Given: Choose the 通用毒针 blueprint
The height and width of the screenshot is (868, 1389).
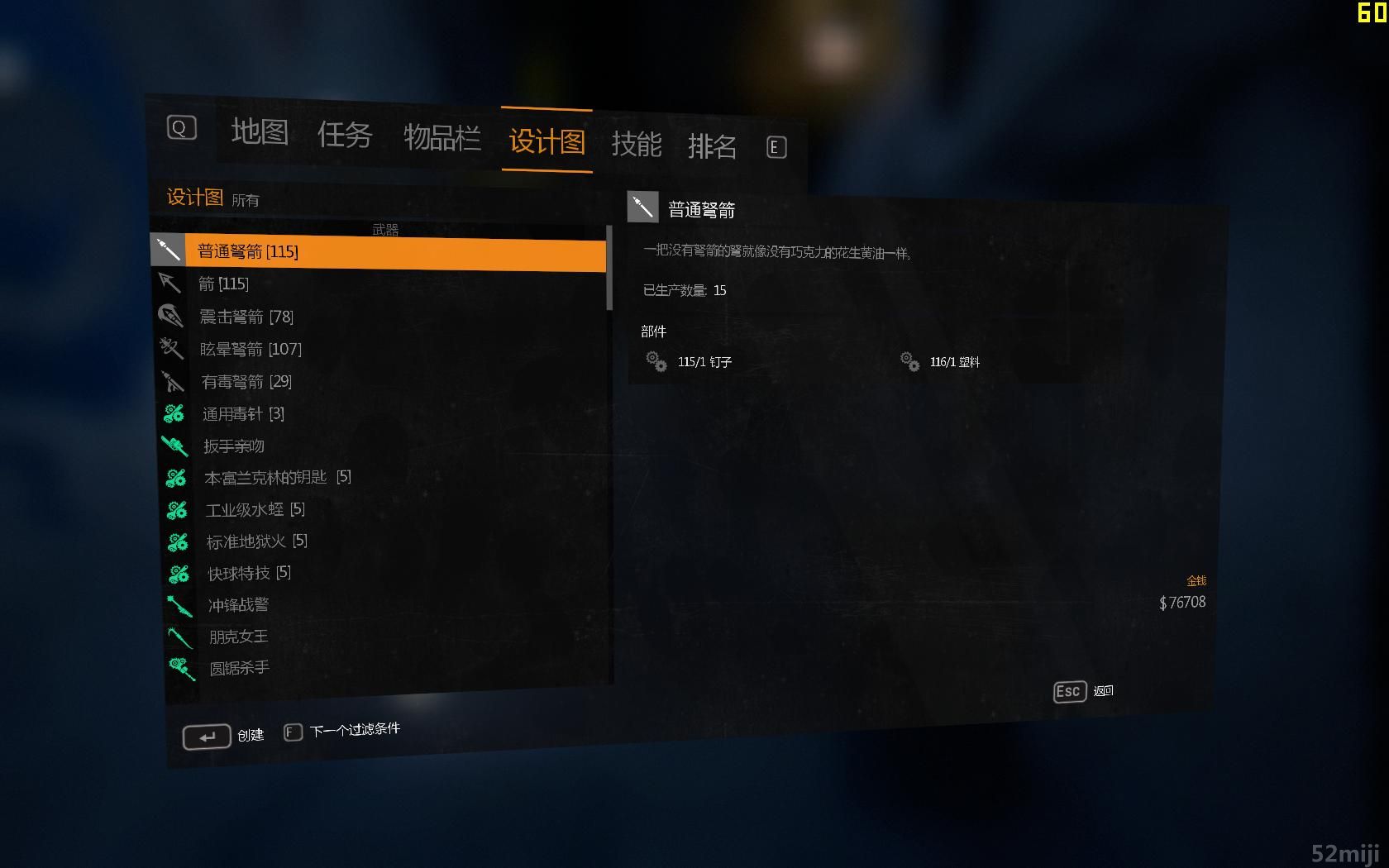Looking at the screenshot, I should pyautogui.click(x=243, y=413).
